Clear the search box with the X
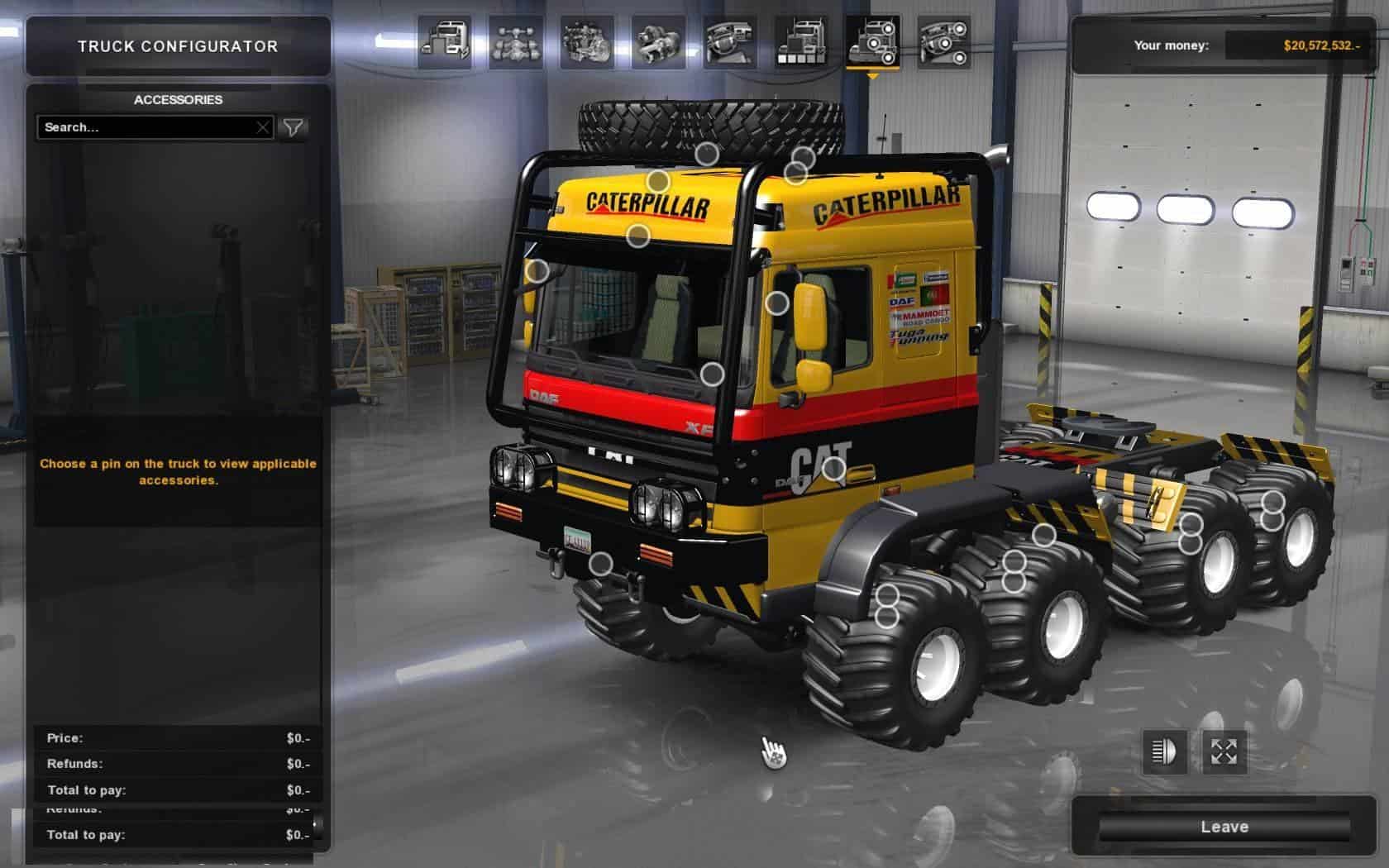The image size is (1389, 868). pos(262,127)
